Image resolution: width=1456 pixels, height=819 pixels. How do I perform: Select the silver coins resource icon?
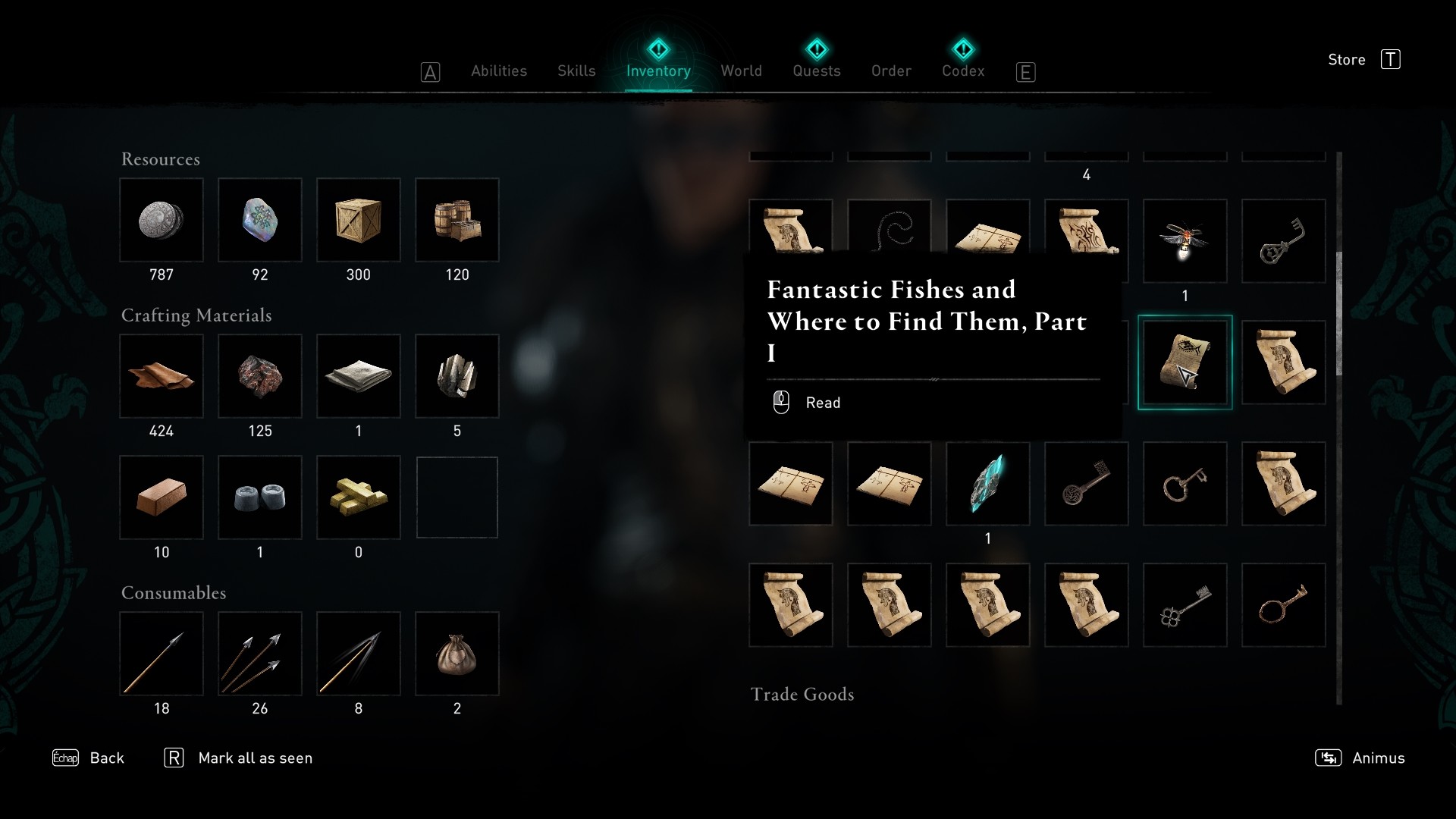162,220
